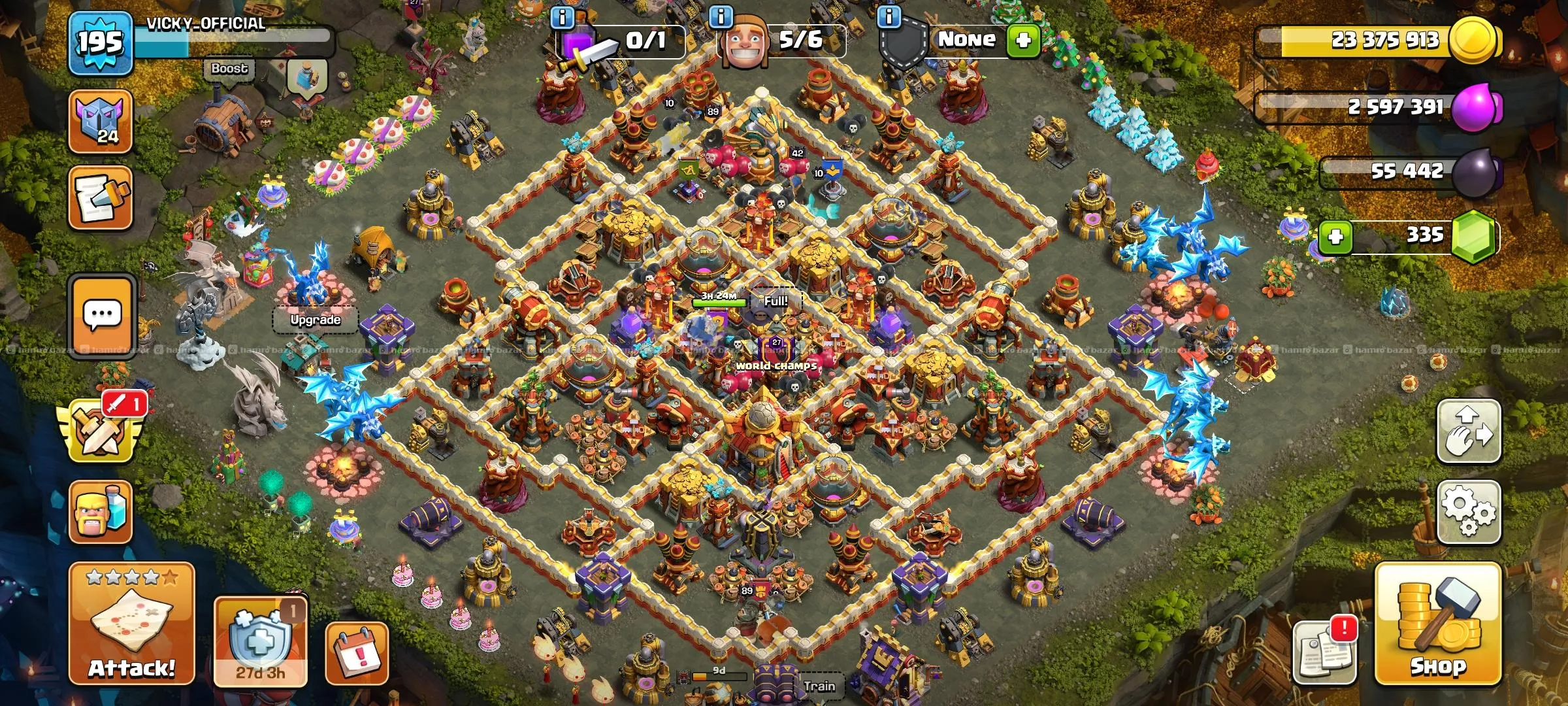This screenshot has height=706, width=1568.
Task: Open the news papers with alert badge
Action: click(x=1324, y=652)
